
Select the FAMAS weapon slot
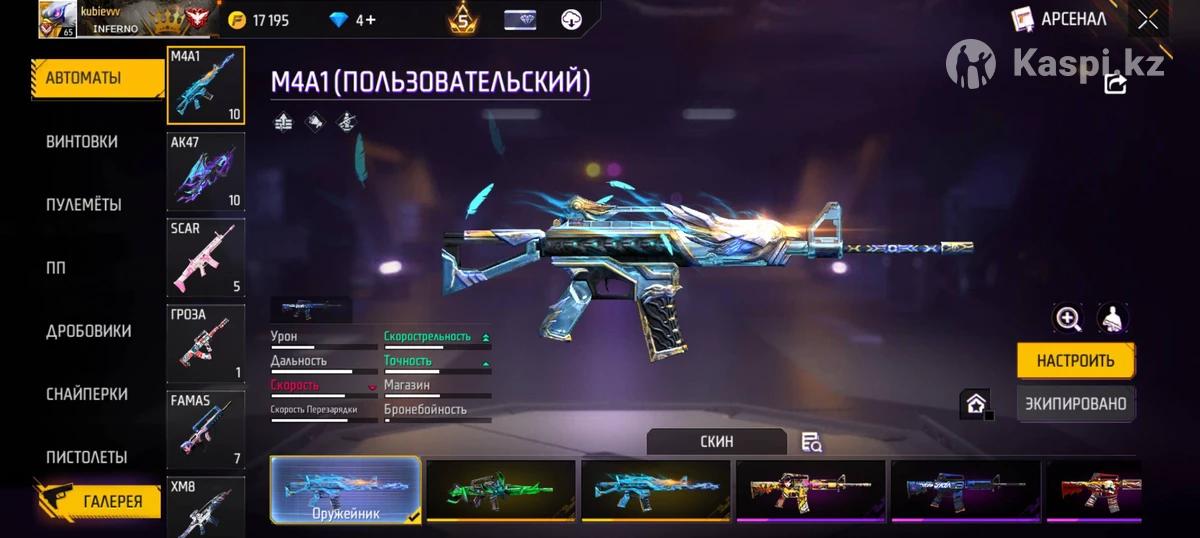206,429
